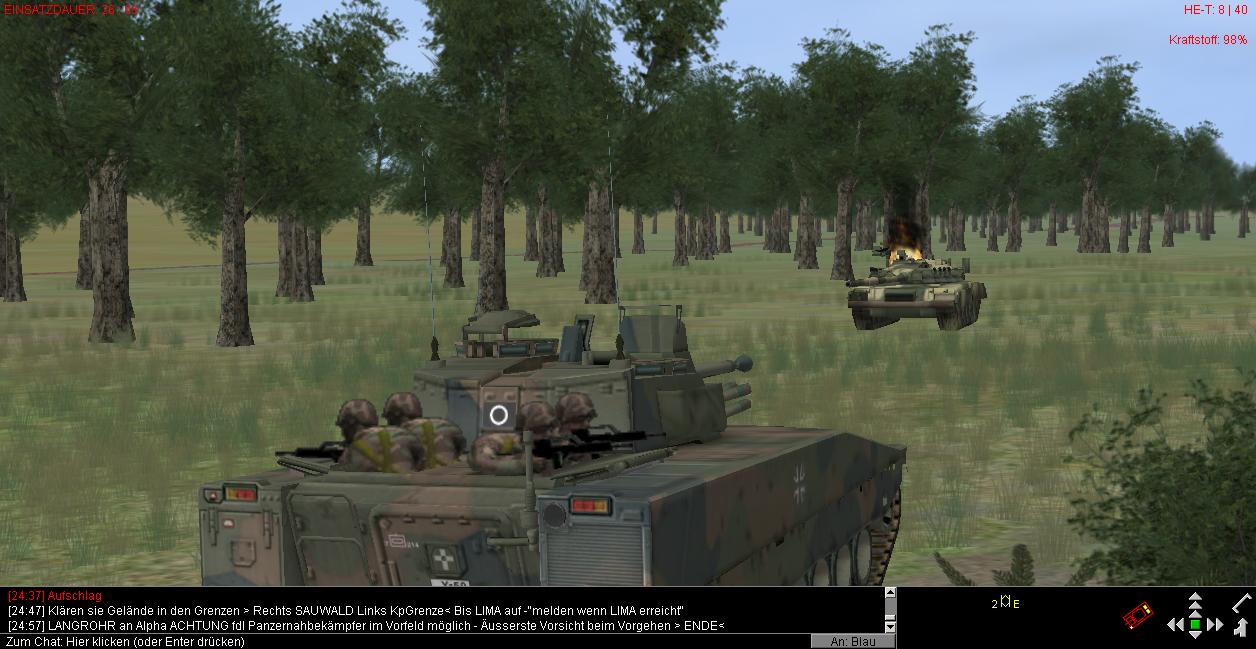Select top speed with the uppermost forward arrow
This screenshot has width=1256, height=649.
click(1195, 598)
